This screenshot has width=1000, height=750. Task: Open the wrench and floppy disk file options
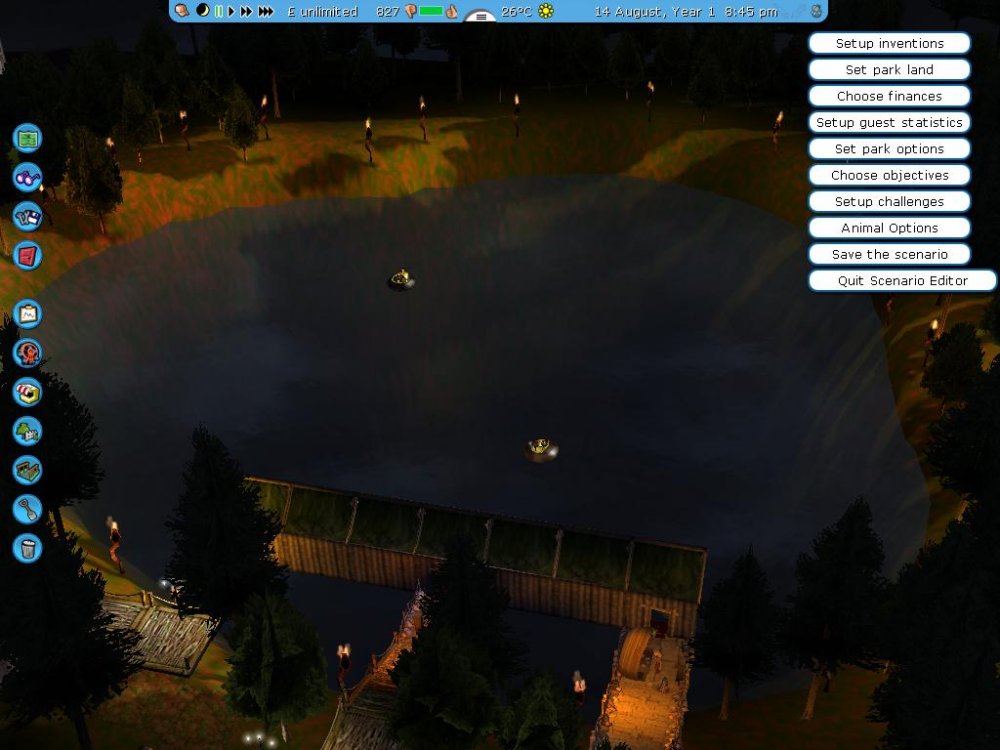pos(27,216)
